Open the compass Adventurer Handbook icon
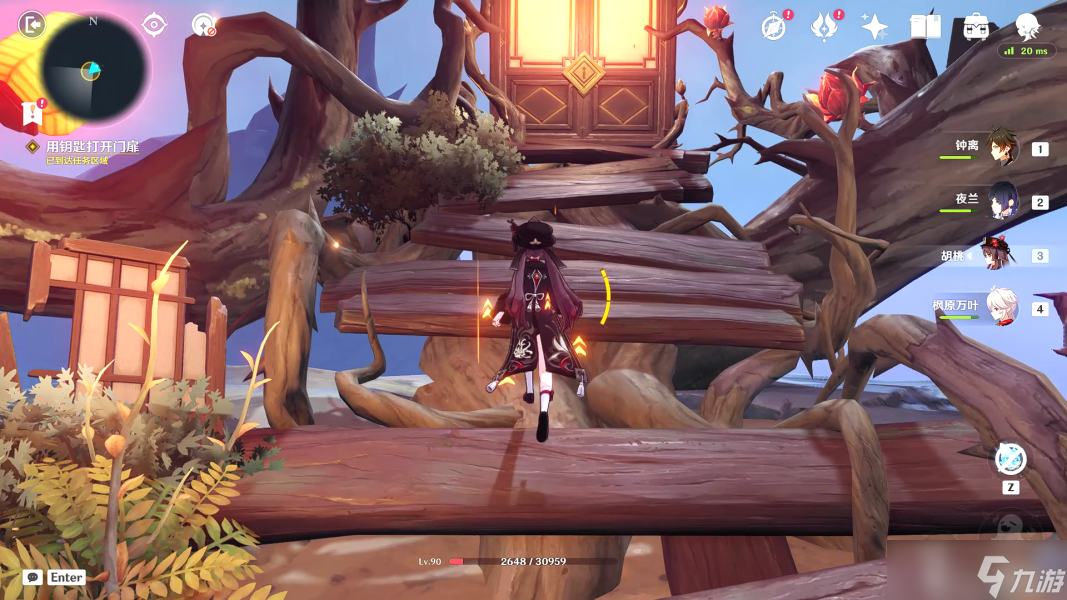Viewport: 1067px width, 600px height. click(x=773, y=27)
